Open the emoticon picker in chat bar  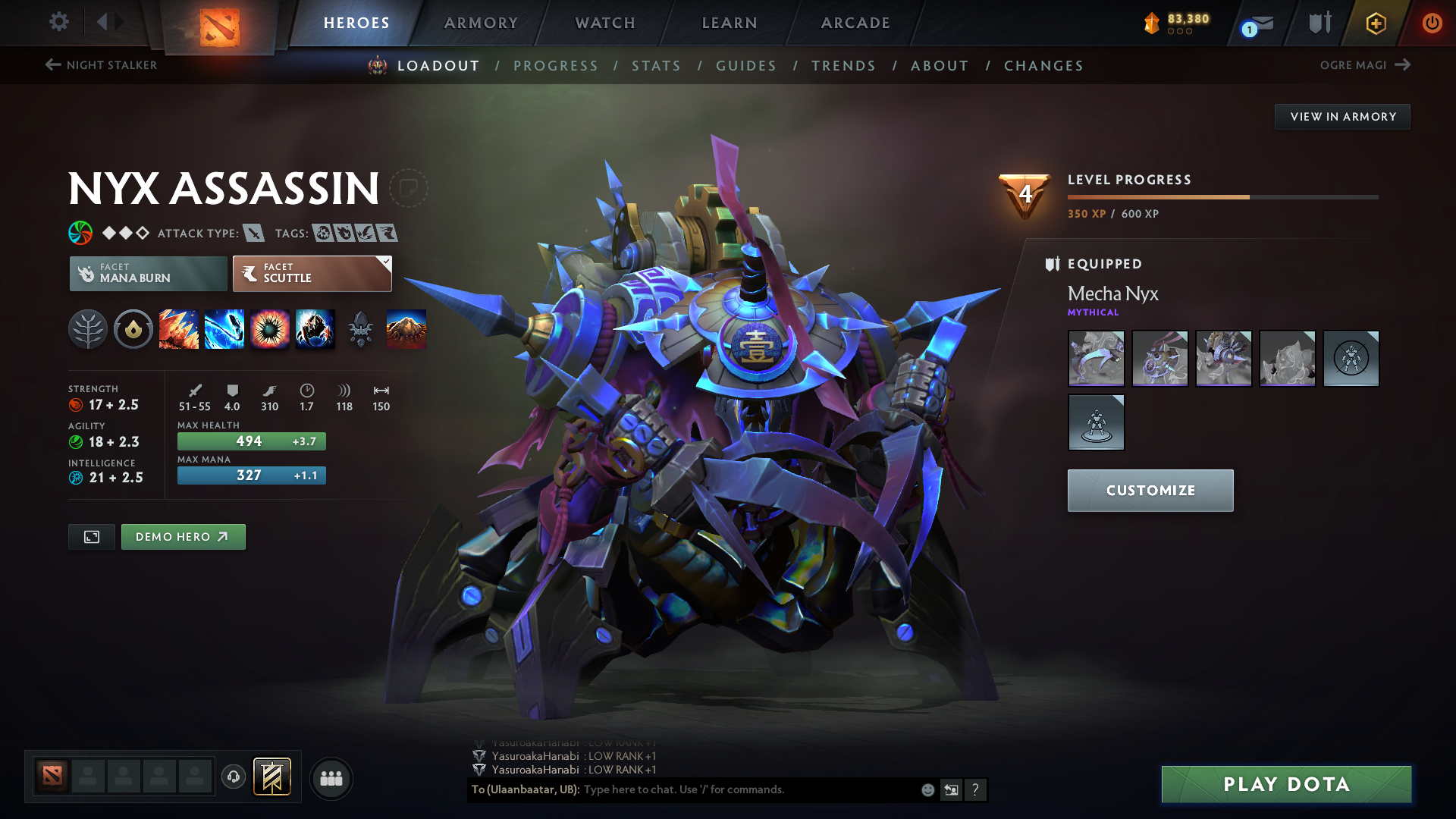(x=927, y=789)
